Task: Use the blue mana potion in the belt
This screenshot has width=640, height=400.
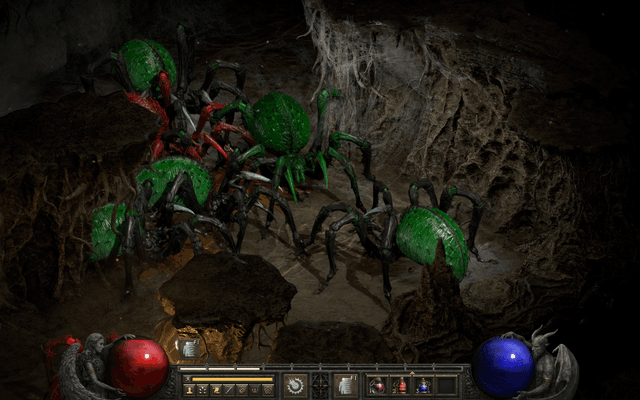Action: tap(423, 384)
